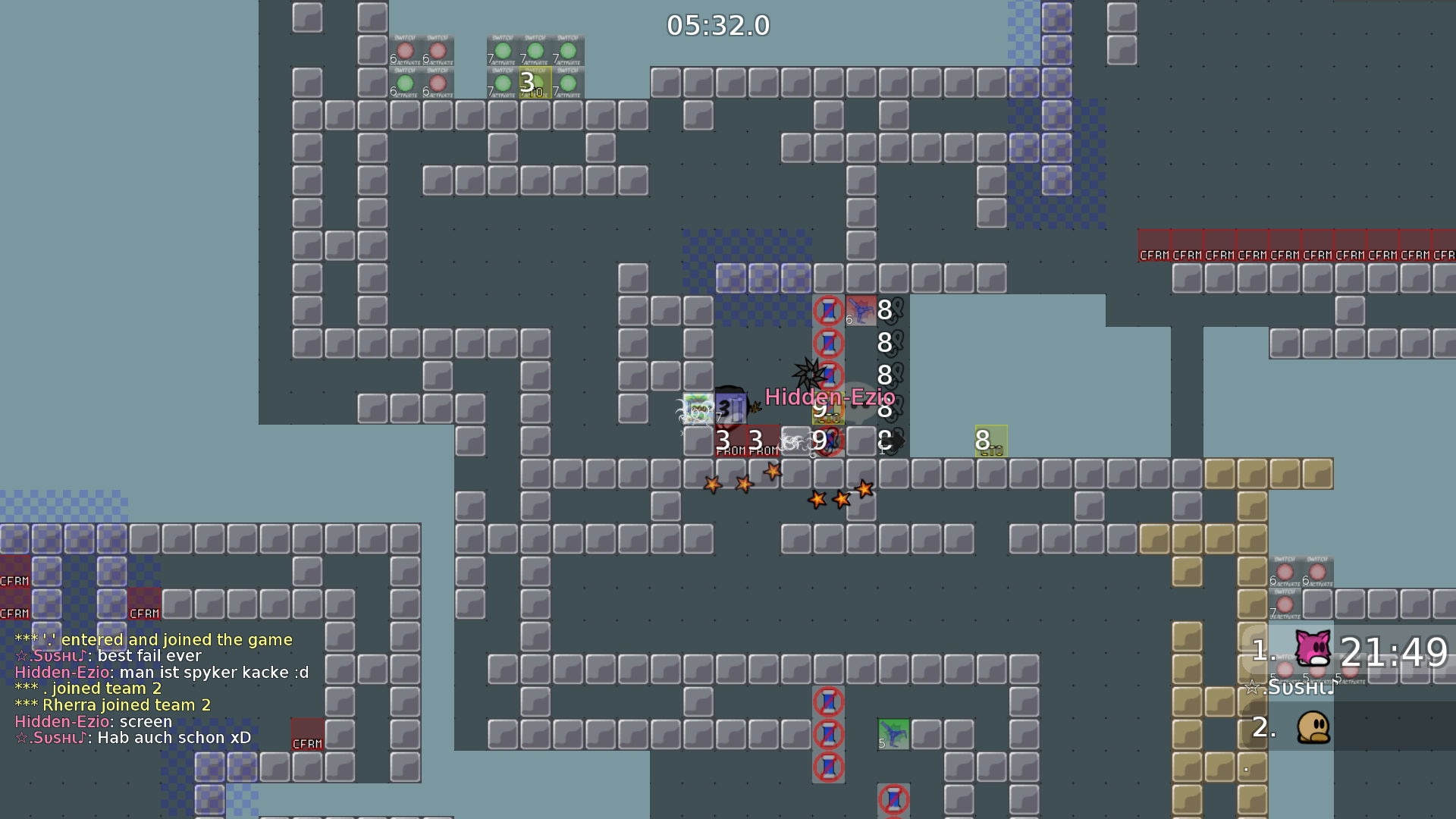This screenshot has height=819, width=1456.
Task: Click the CFRM tile on the left wall
Action: pyautogui.click(x=14, y=579)
